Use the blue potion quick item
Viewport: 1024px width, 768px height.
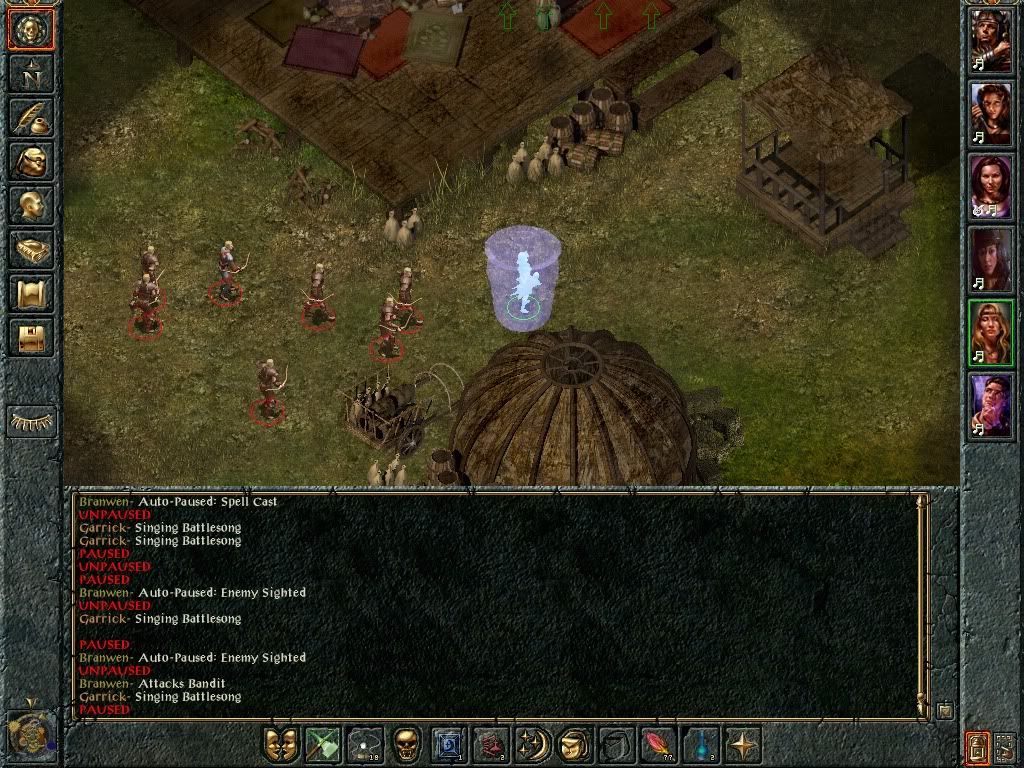pos(702,745)
